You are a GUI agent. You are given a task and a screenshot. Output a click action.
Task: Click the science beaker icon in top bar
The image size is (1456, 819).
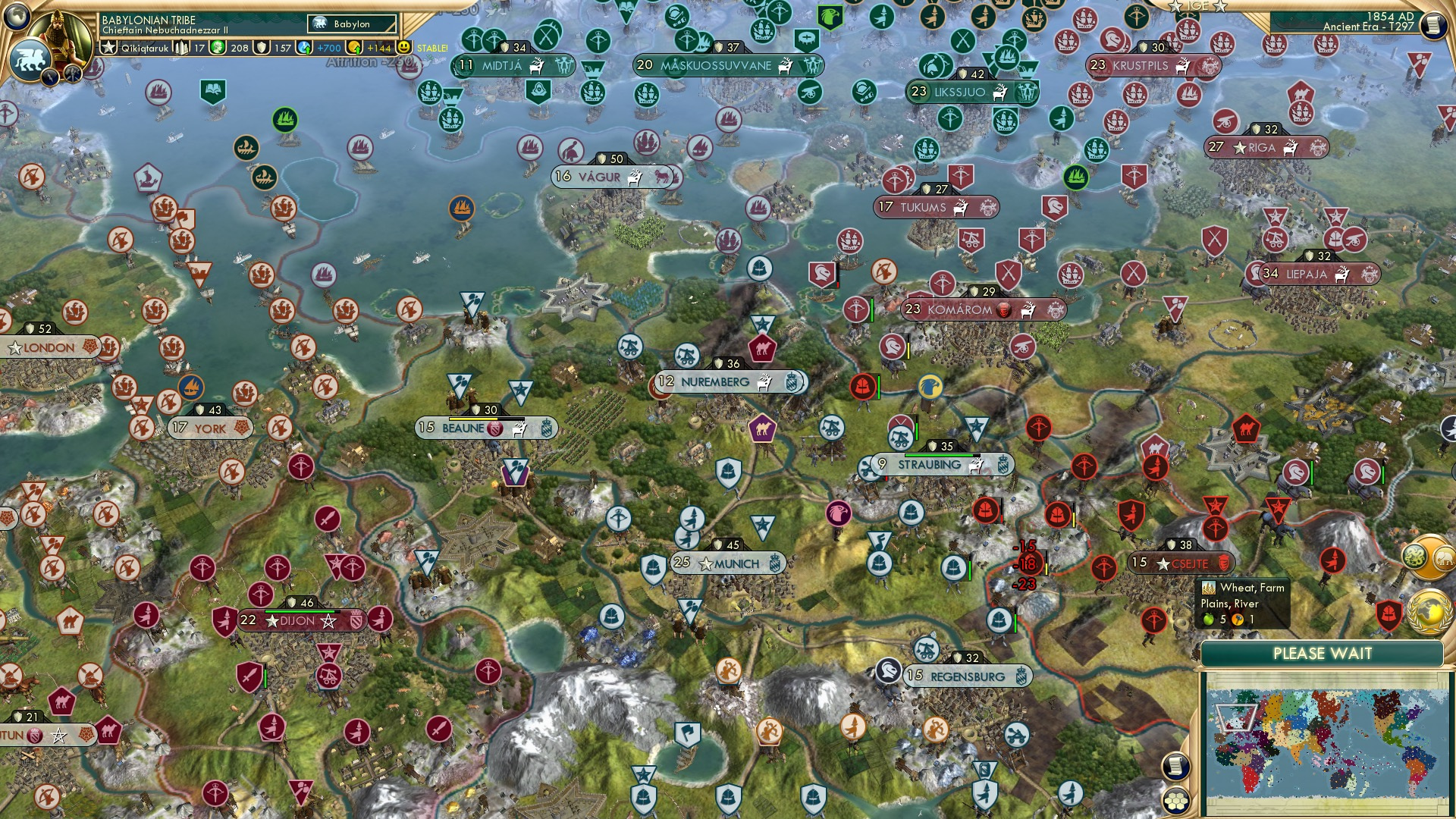point(305,48)
